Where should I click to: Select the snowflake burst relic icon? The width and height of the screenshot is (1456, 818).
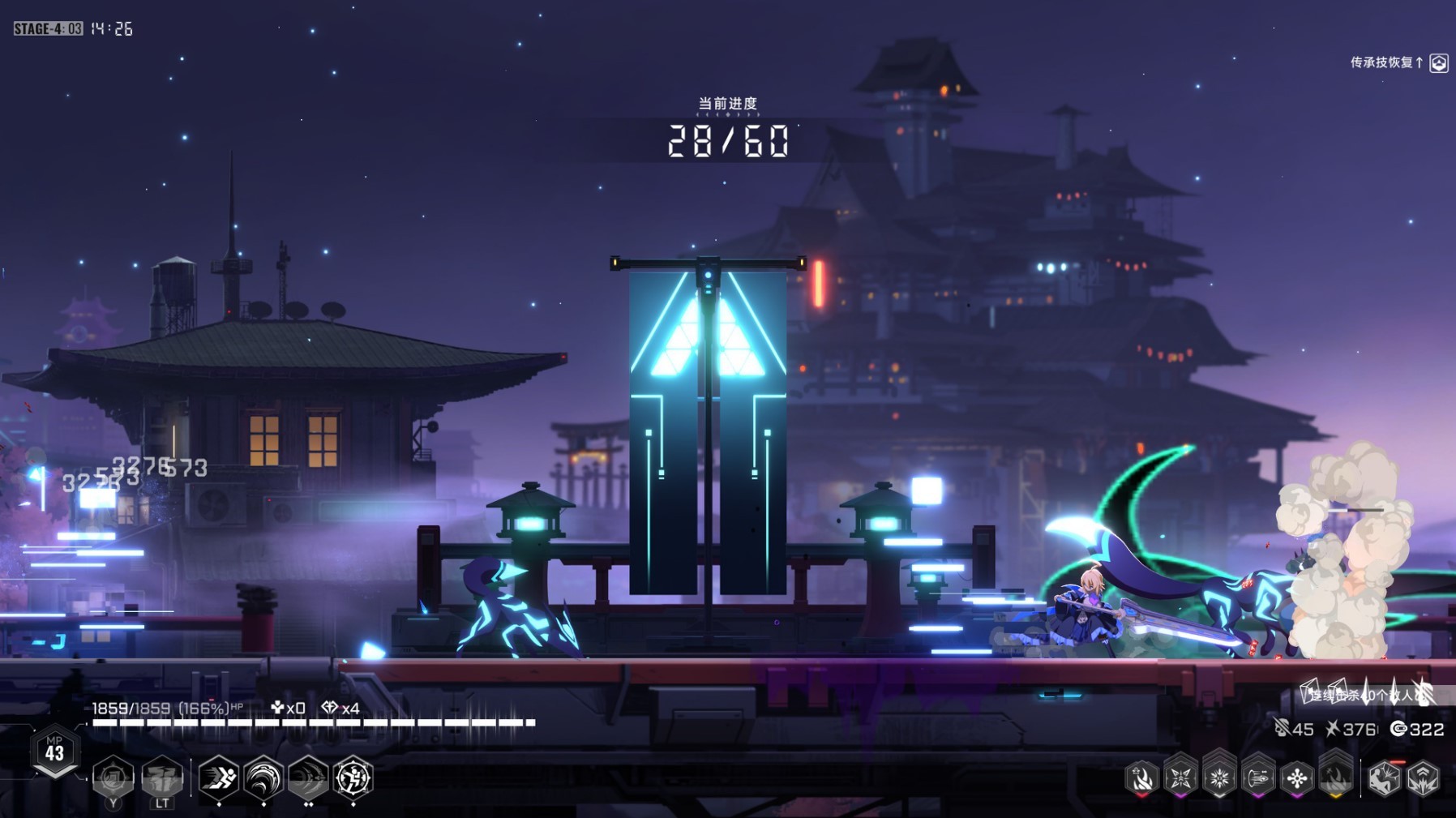point(1219,778)
